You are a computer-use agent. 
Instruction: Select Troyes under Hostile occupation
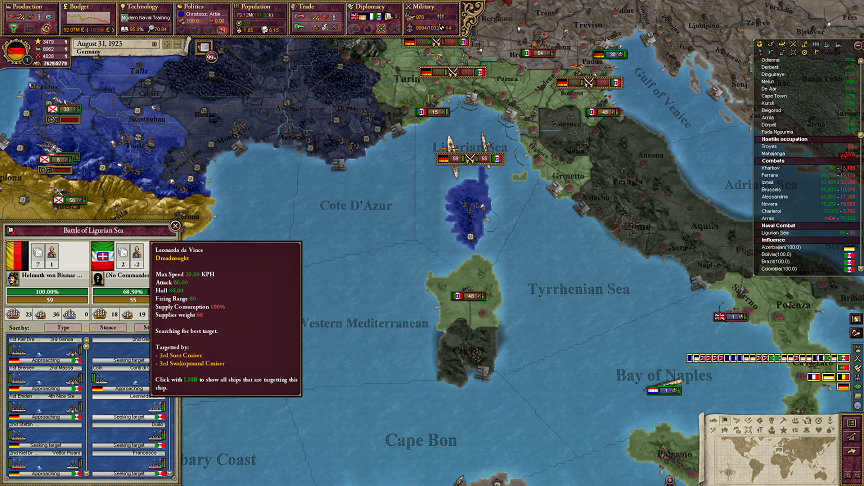pos(770,147)
